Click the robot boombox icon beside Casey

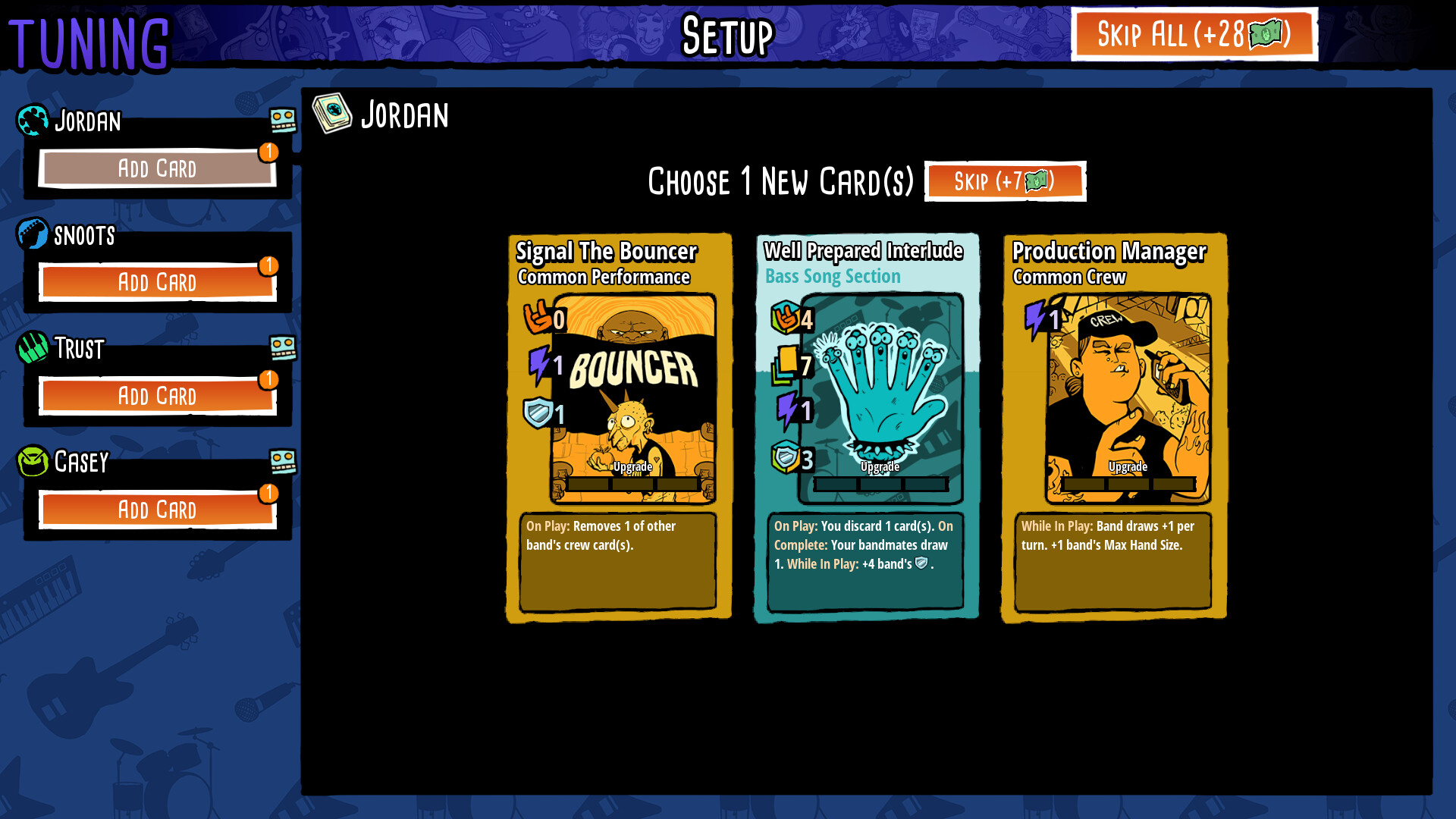click(284, 460)
